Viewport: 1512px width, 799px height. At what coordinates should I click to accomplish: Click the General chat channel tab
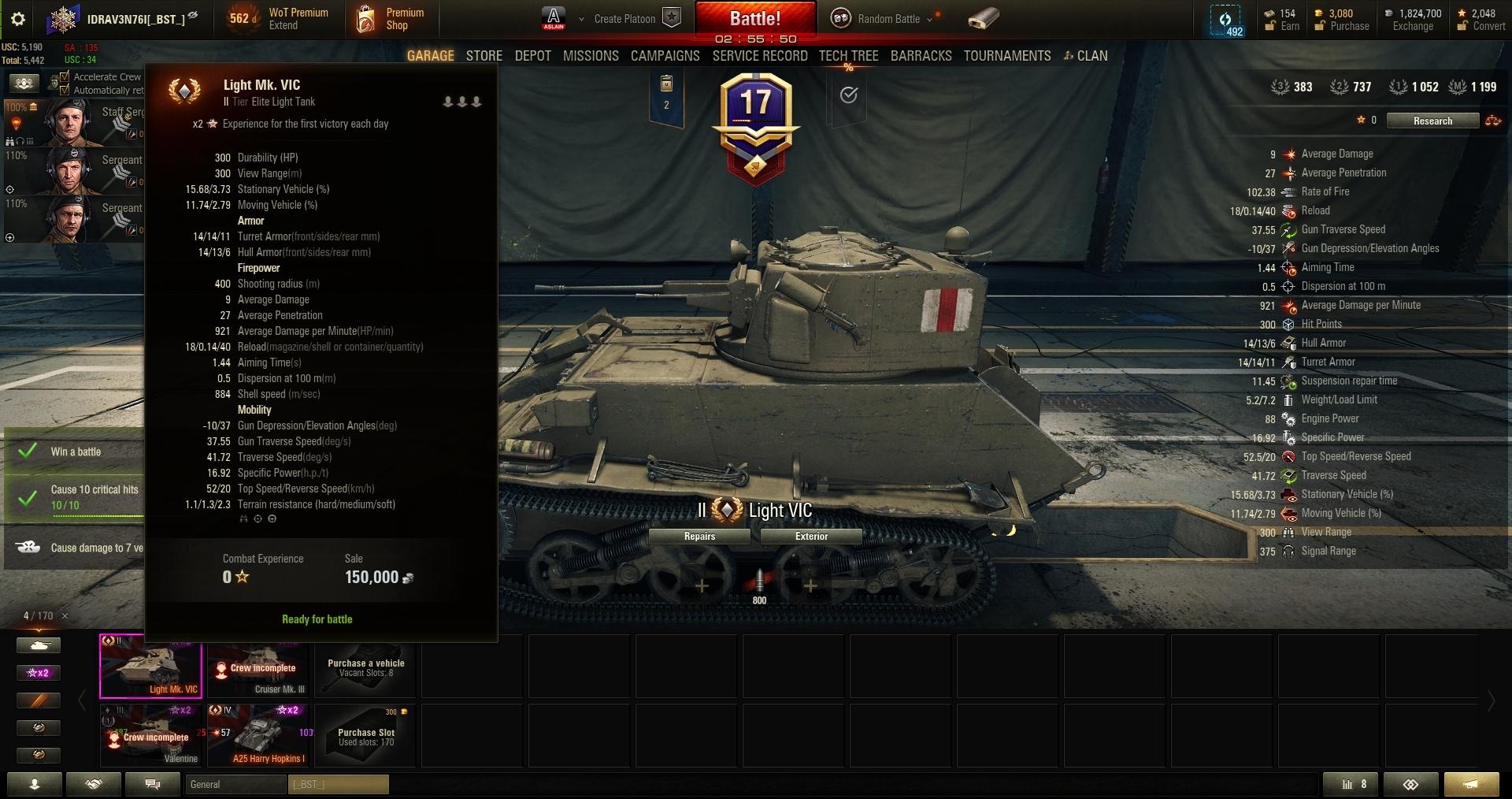[x=235, y=784]
